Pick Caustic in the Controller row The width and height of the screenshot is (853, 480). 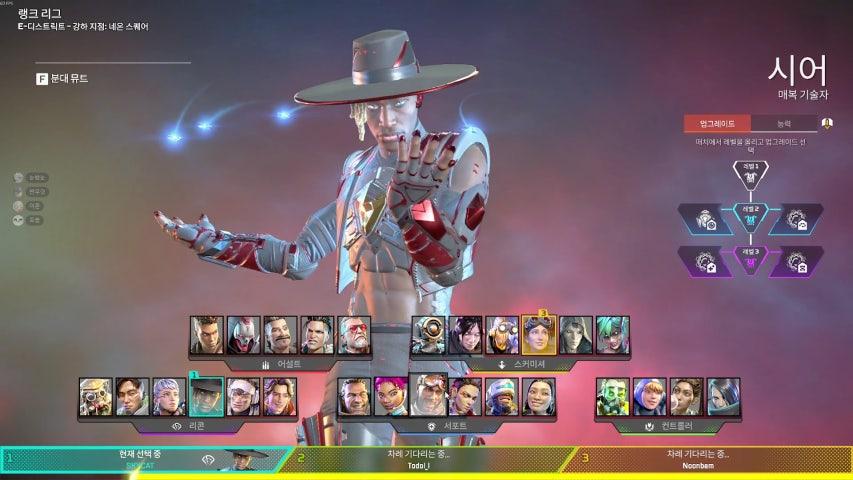point(612,396)
